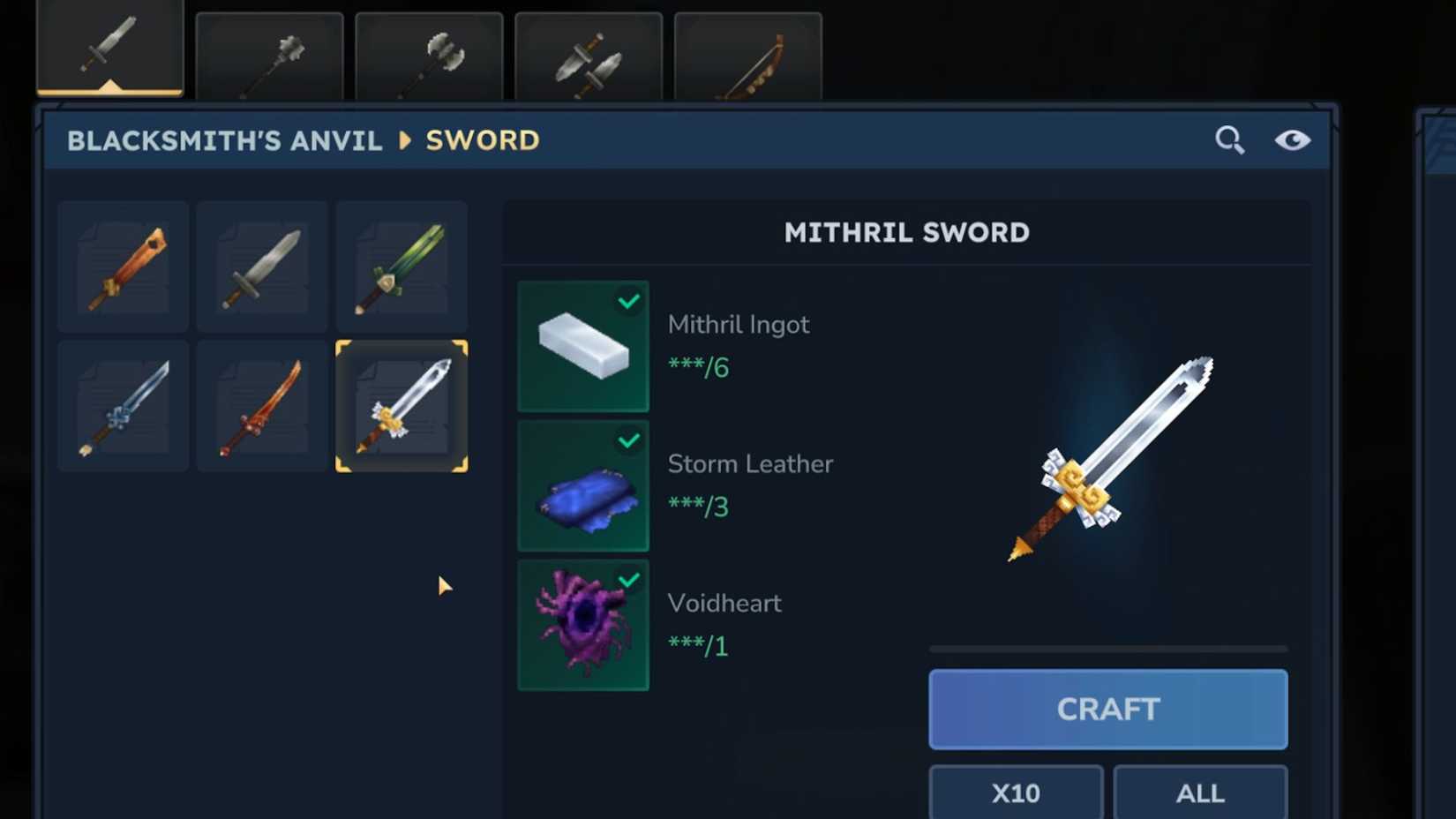Click the Mithril Ingot ingredient icon
Viewport: 1456px width, 819px height.
pos(582,347)
